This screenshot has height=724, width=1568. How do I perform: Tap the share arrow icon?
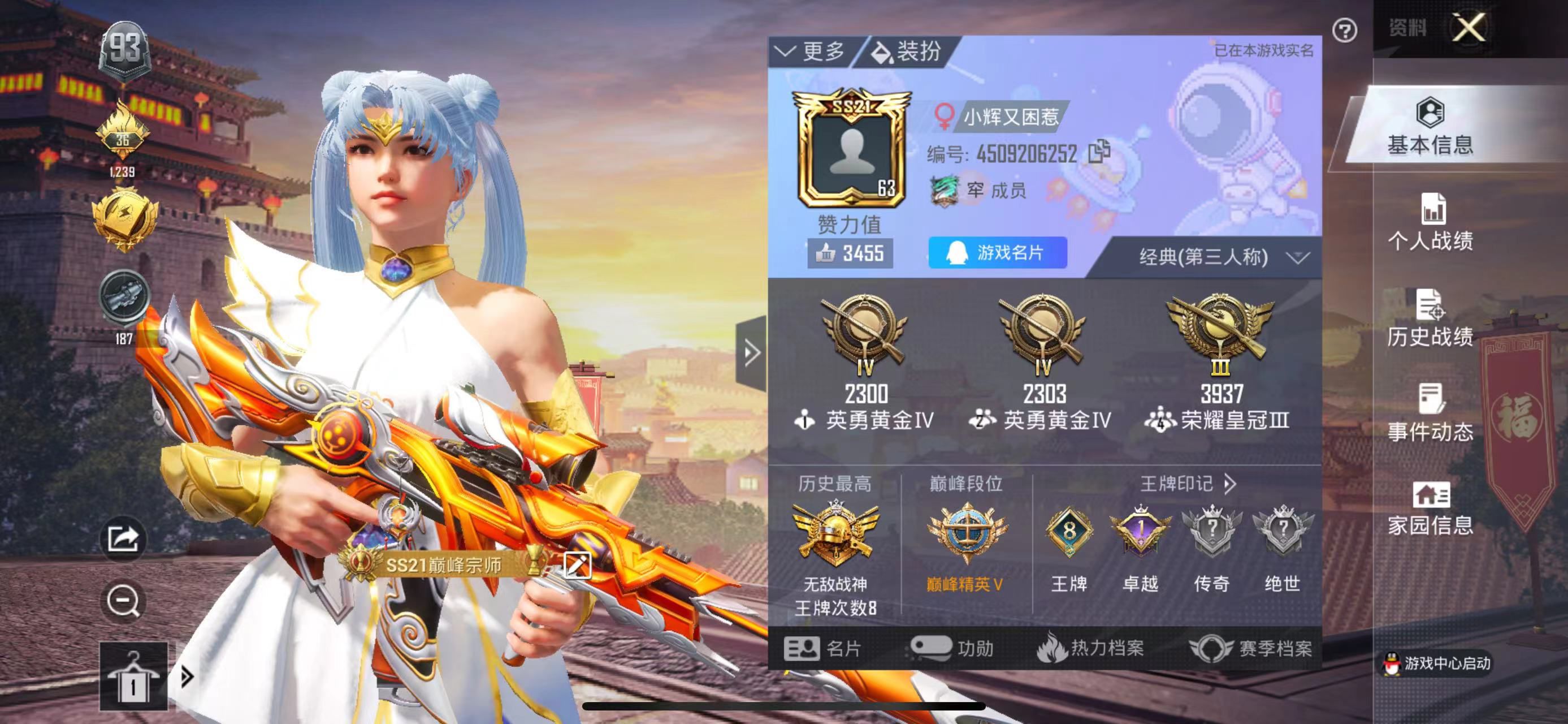pos(124,538)
